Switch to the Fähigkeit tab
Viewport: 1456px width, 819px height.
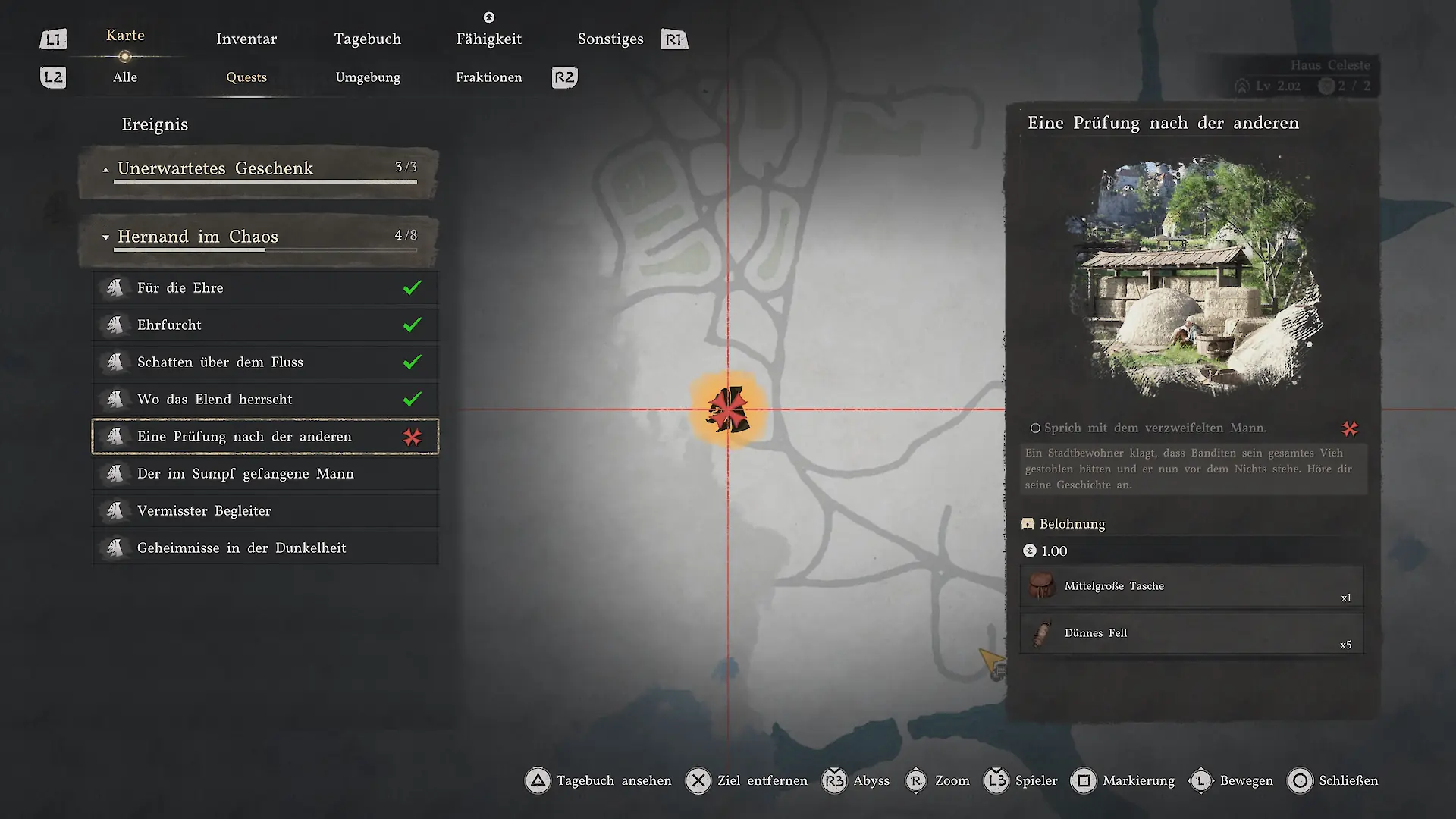pos(488,39)
